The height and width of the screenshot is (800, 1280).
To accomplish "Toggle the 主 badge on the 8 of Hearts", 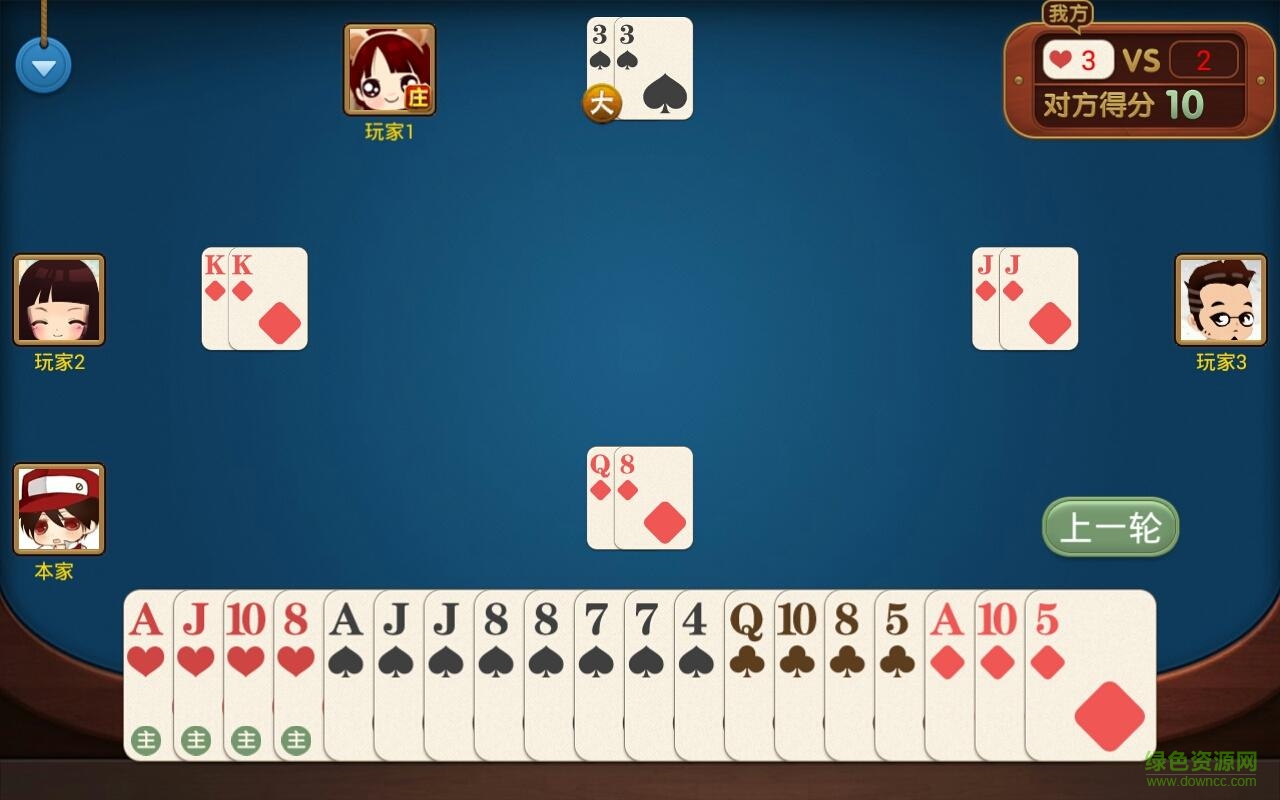I will (x=295, y=742).
